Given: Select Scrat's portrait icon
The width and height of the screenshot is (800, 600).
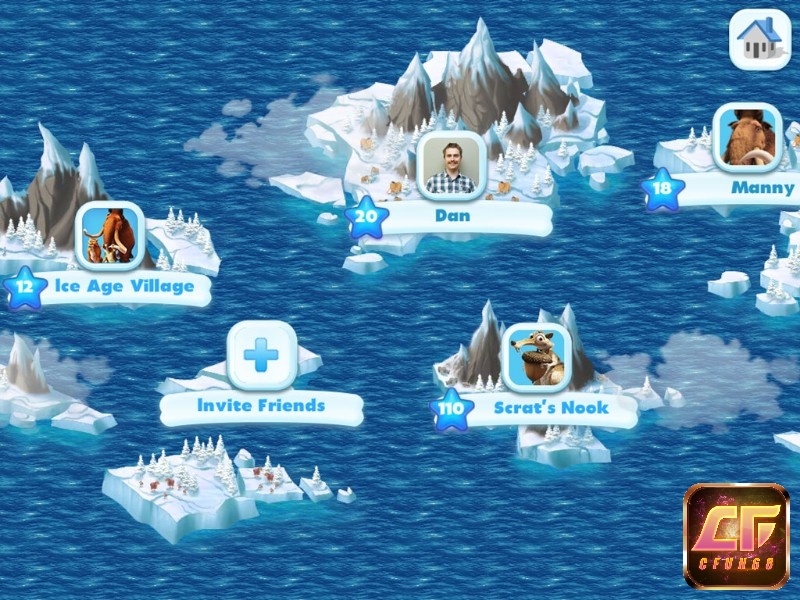Looking at the screenshot, I should [535, 358].
